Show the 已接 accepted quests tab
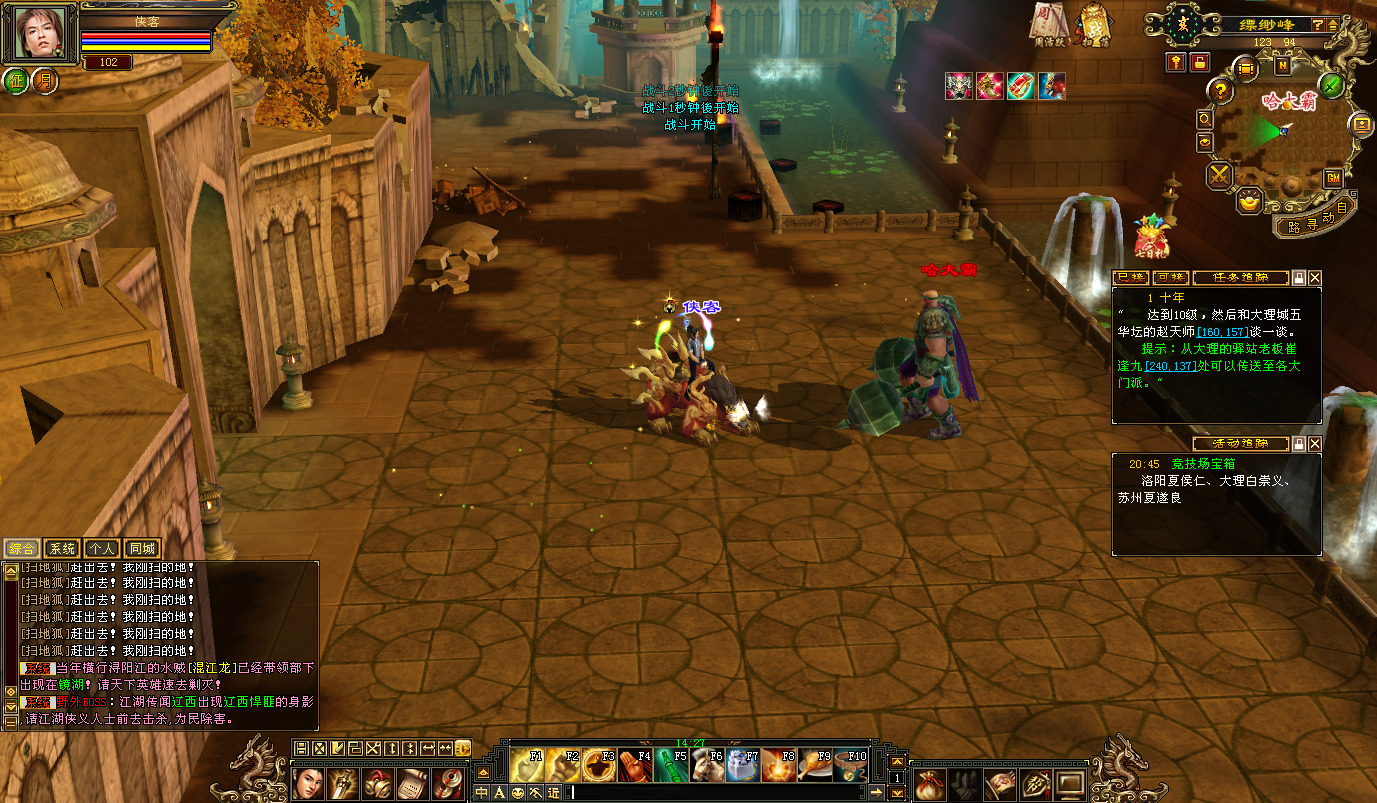1377x803 pixels. pos(1131,278)
